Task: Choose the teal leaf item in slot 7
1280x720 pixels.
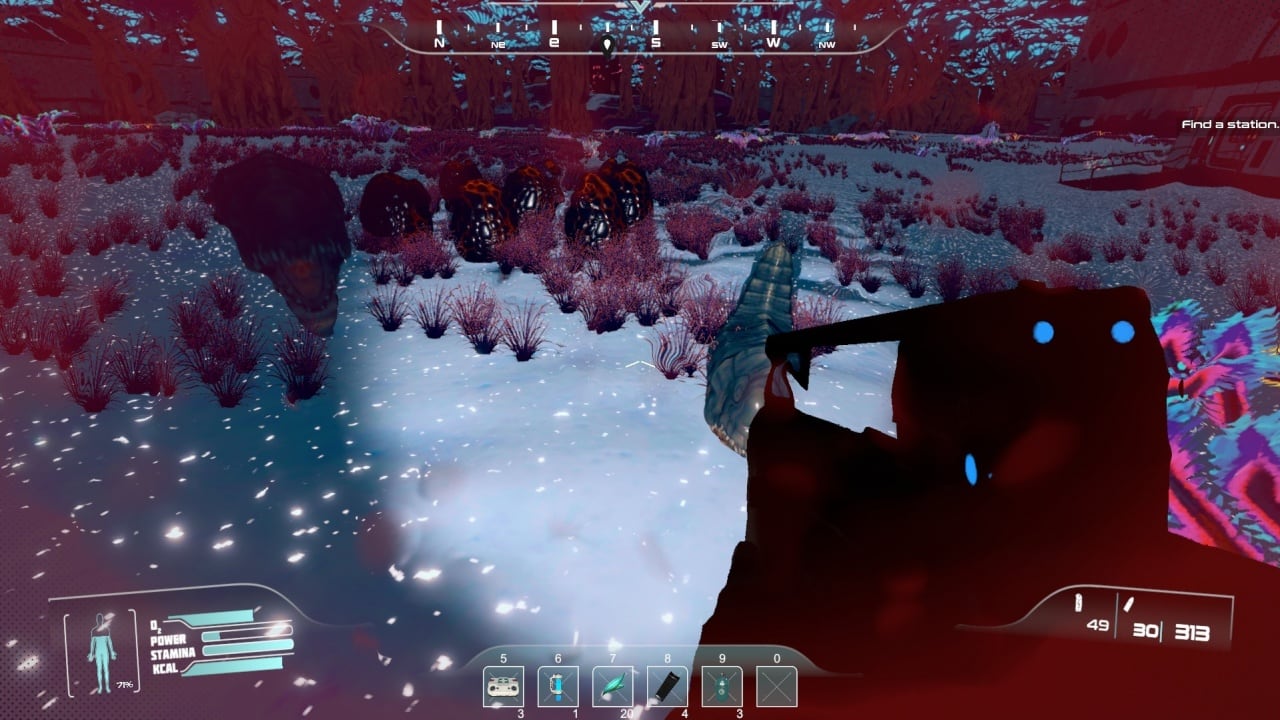Action: [x=612, y=687]
